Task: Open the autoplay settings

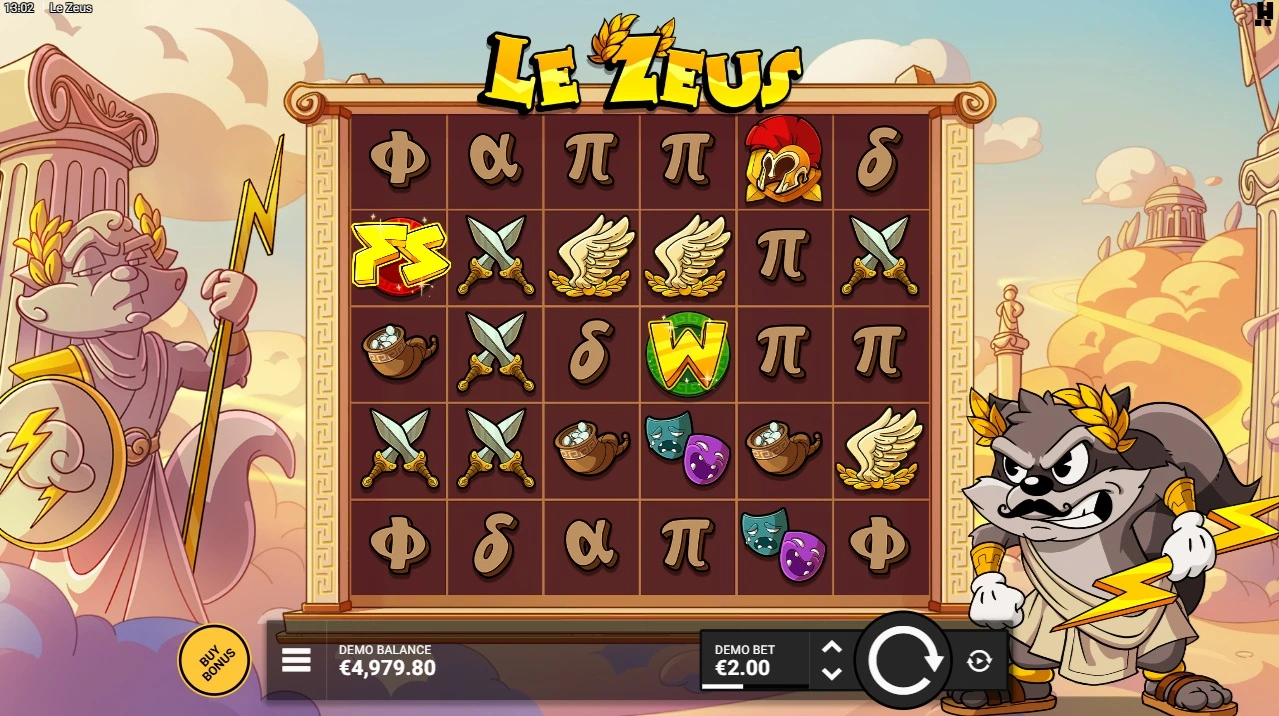Action: click(979, 660)
